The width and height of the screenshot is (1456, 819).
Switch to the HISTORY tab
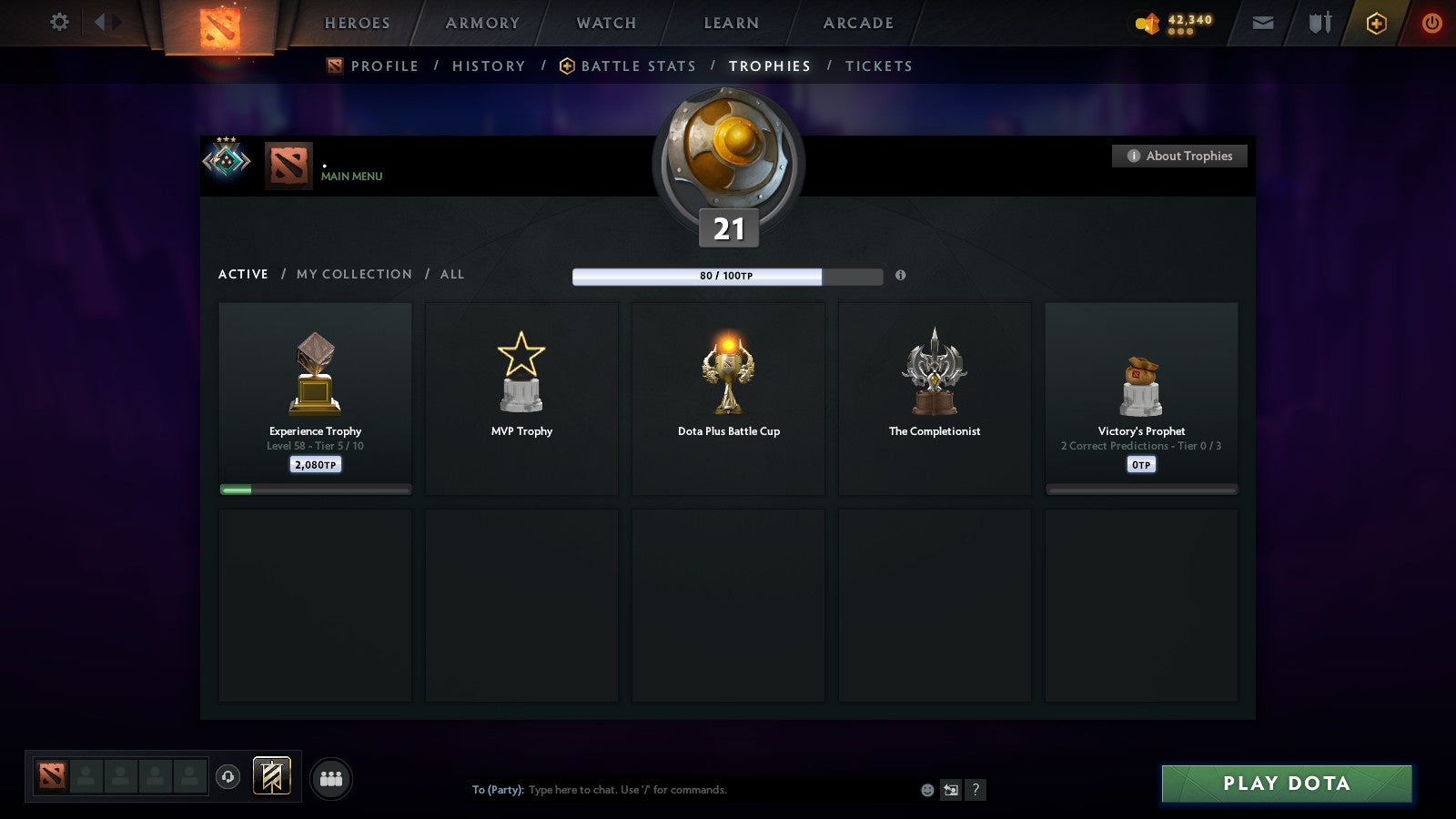click(x=489, y=66)
